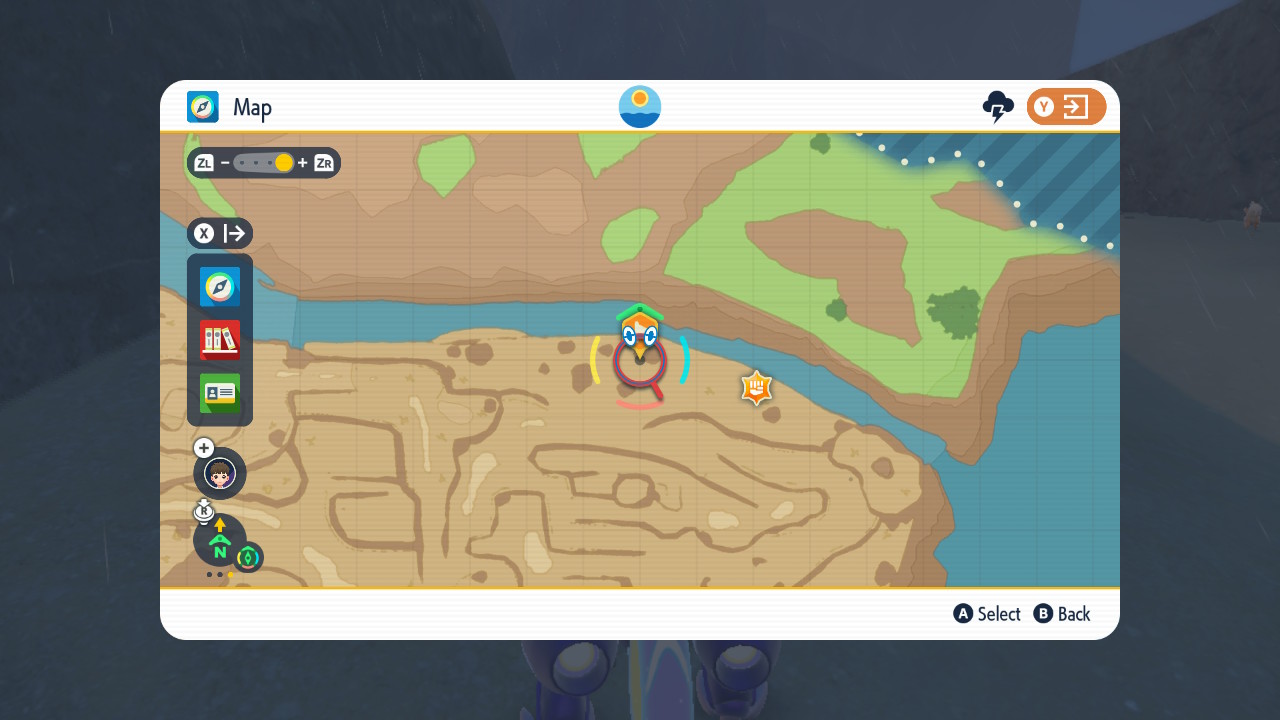
Task: Adjust the map zoom slider
Action: [x=264, y=163]
